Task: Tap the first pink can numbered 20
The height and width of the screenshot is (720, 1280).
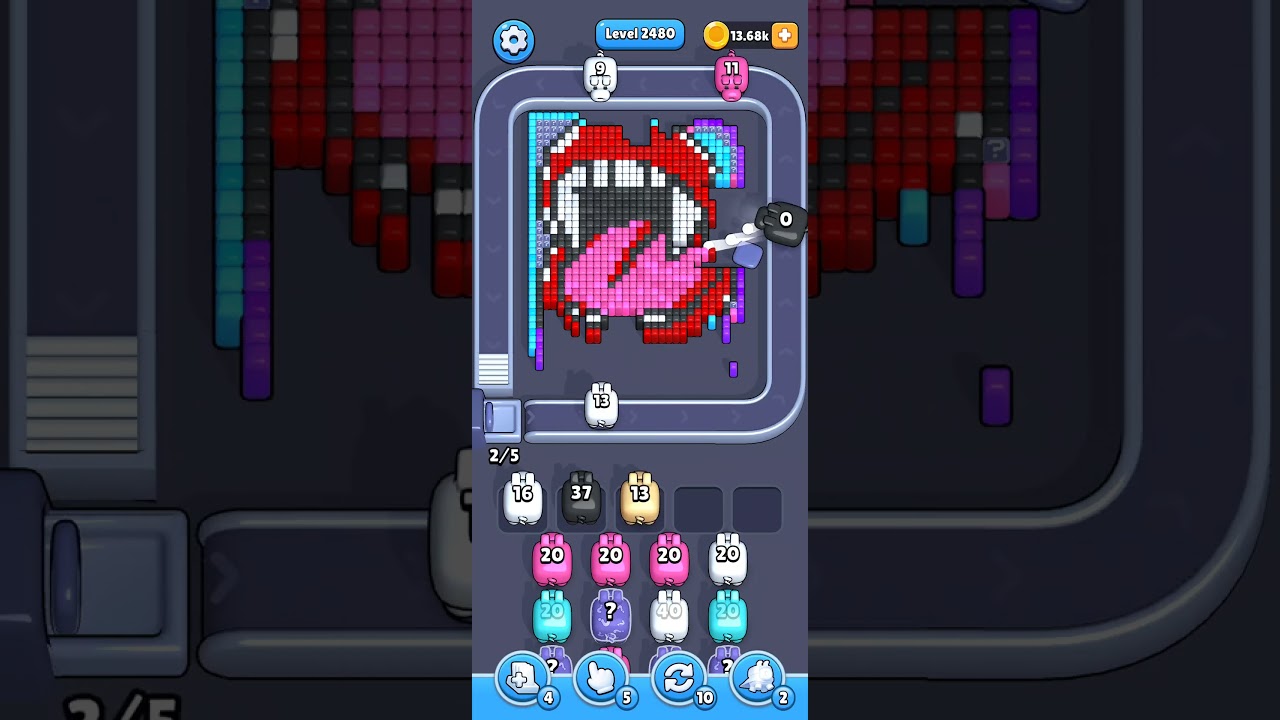Action: pos(551,558)
